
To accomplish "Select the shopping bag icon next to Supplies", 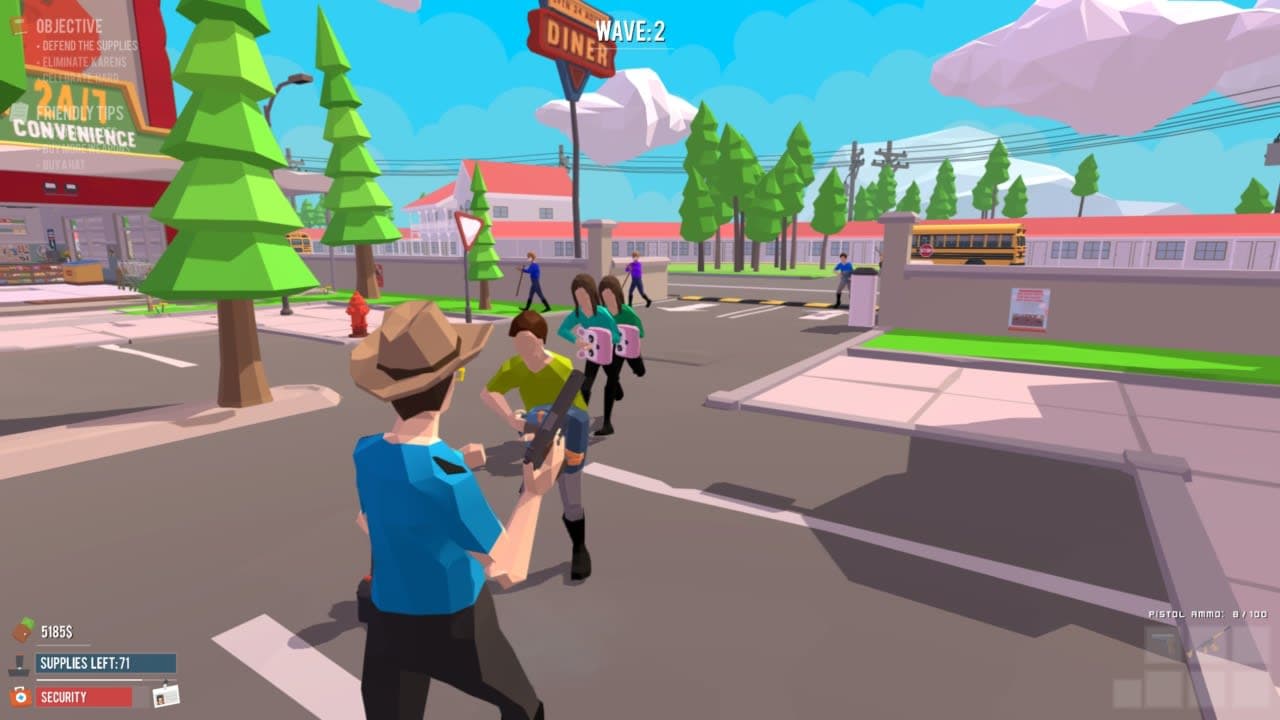I will [x=19, y=664].
